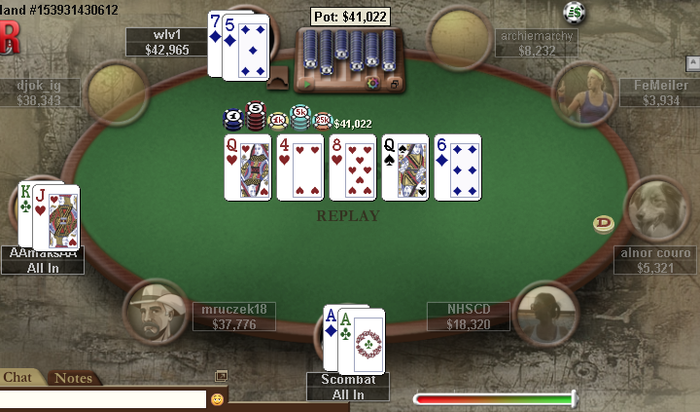700x412 pixels.
Task: Focus the chat message input box
Action: [x=100, y=399]
